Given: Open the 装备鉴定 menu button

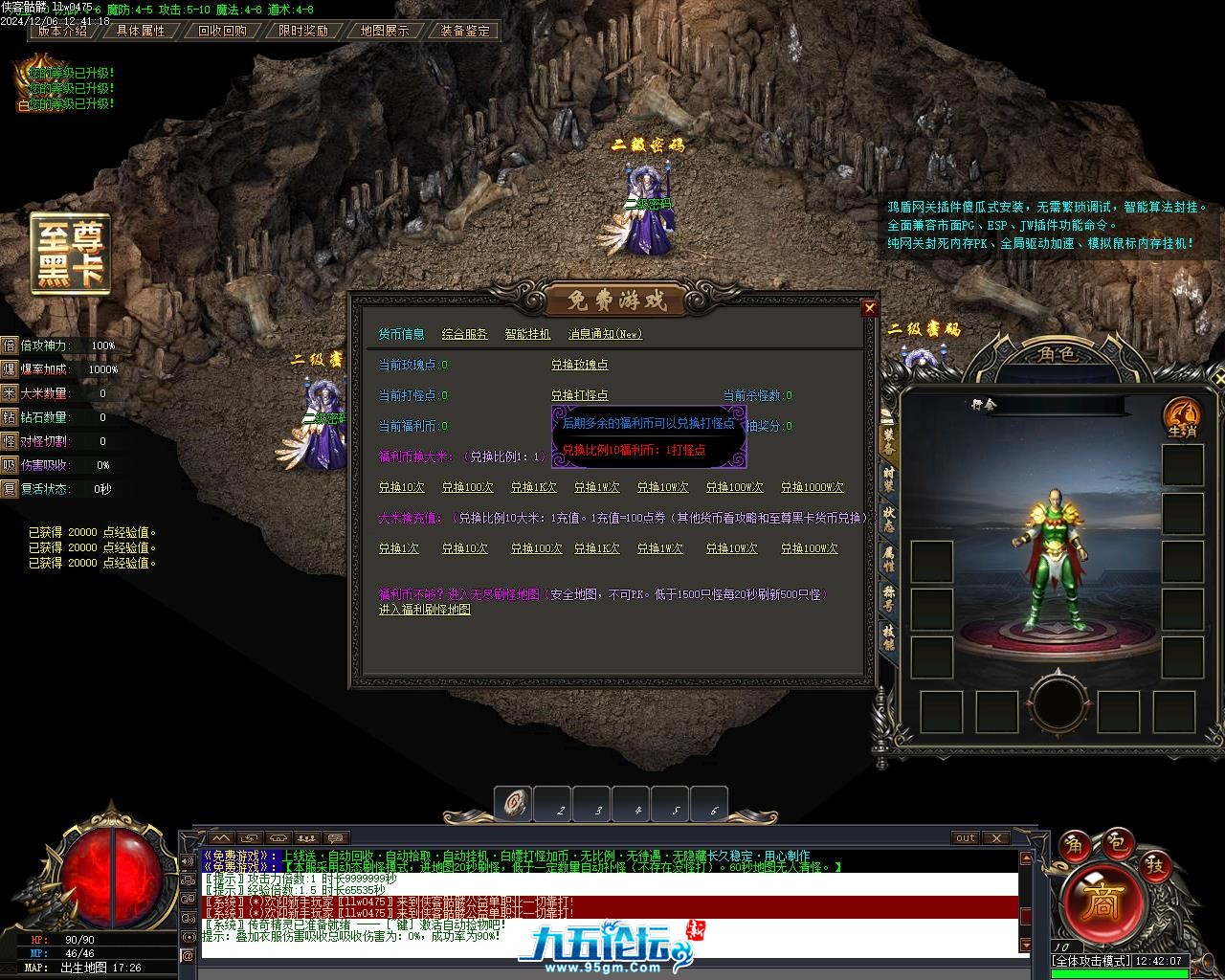Looking at the screenshot, I should tap(465, 31).
